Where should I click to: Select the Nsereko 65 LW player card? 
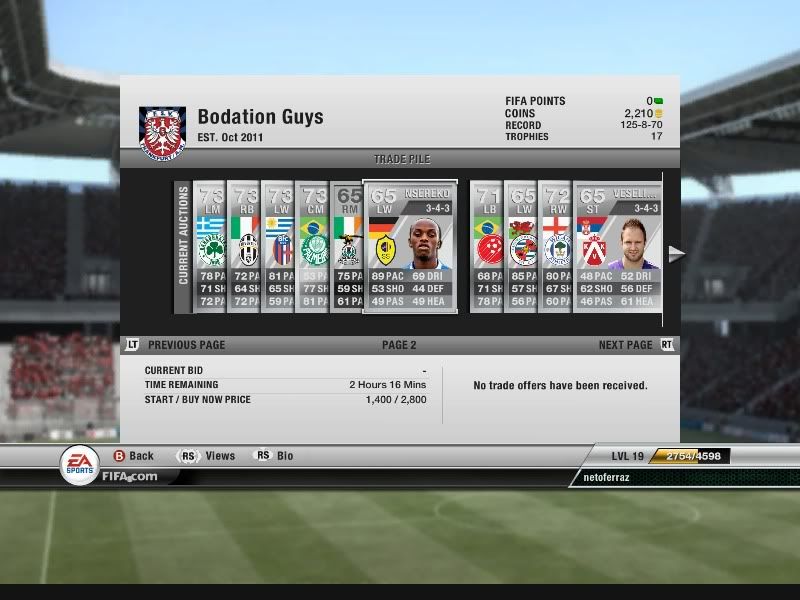(x=410, y=247)
